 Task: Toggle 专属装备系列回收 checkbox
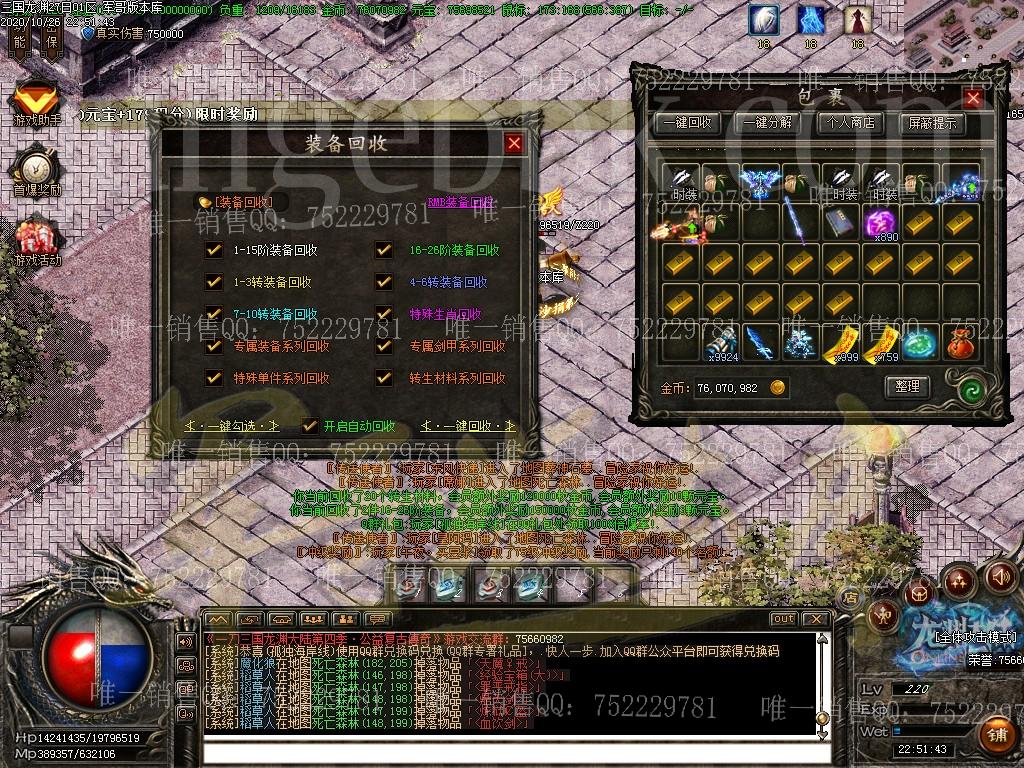pyautogui.click(x=213, y=346)
